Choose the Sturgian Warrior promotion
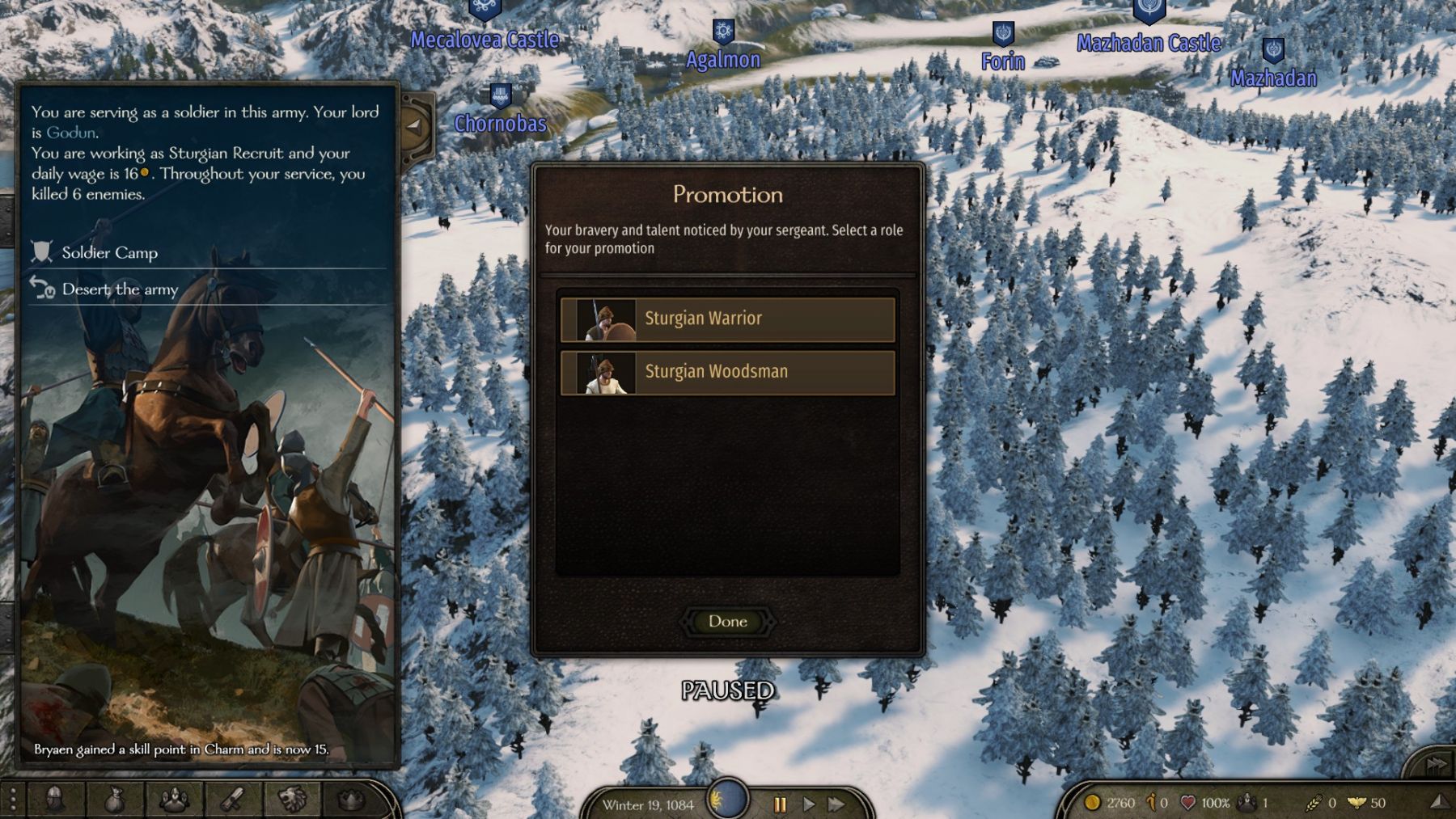Viewport: 1456px width, 819px height. point(727,319)
